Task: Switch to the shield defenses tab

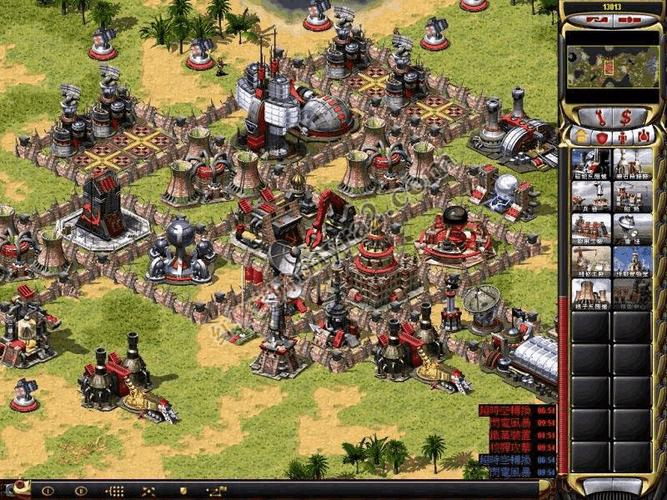Action: click(x=600, y=136)
